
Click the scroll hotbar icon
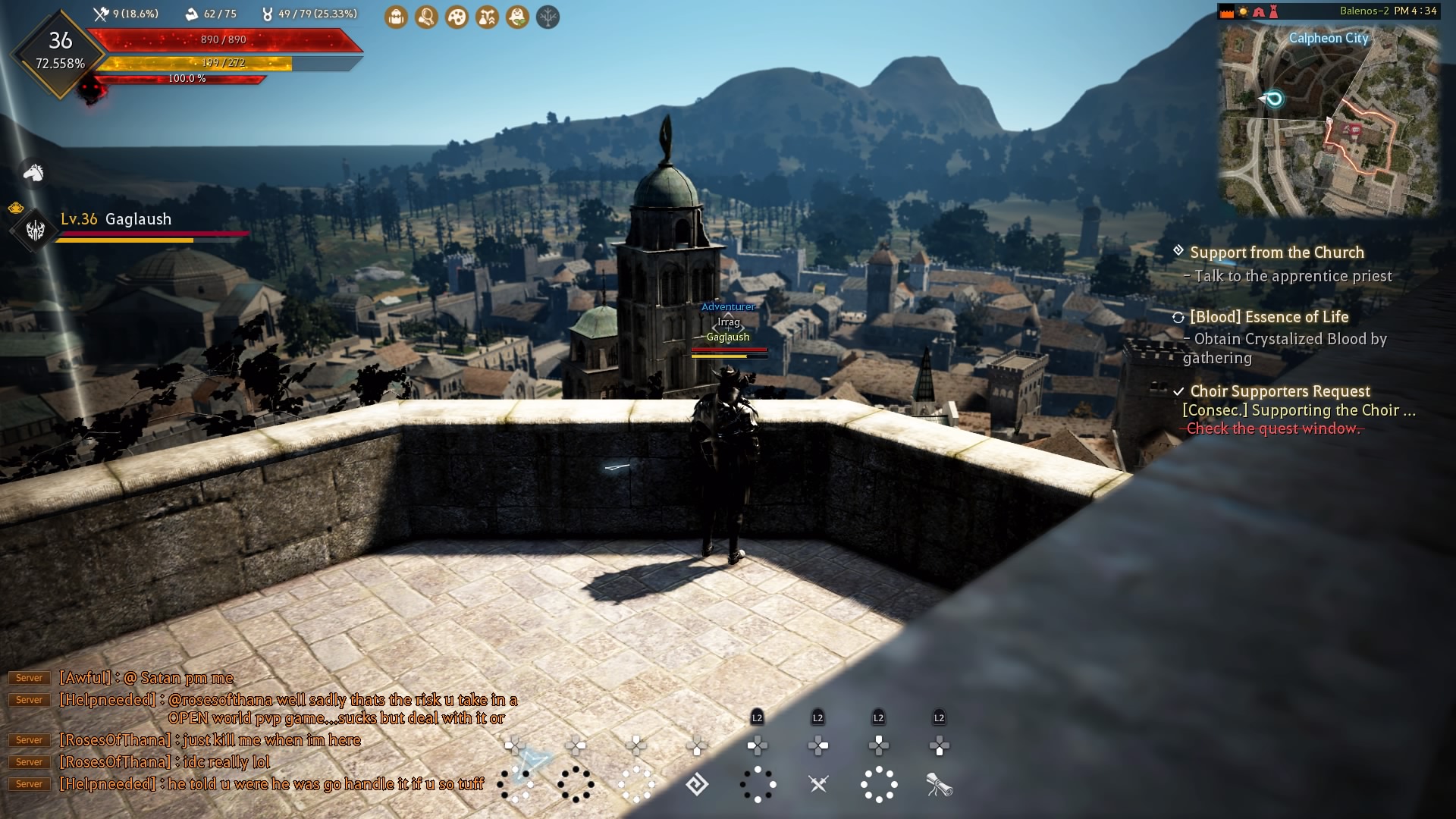pos(939,785)
